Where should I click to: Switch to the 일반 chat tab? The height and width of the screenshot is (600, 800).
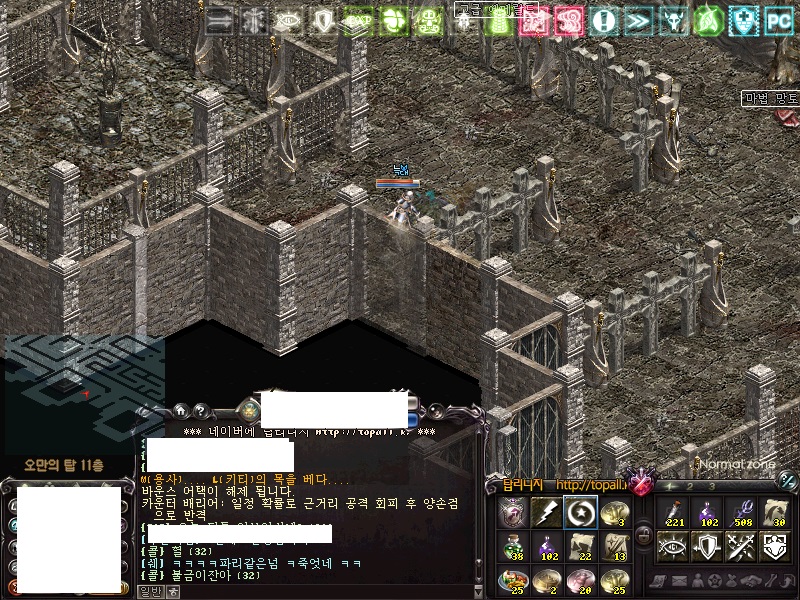[149, 592]
